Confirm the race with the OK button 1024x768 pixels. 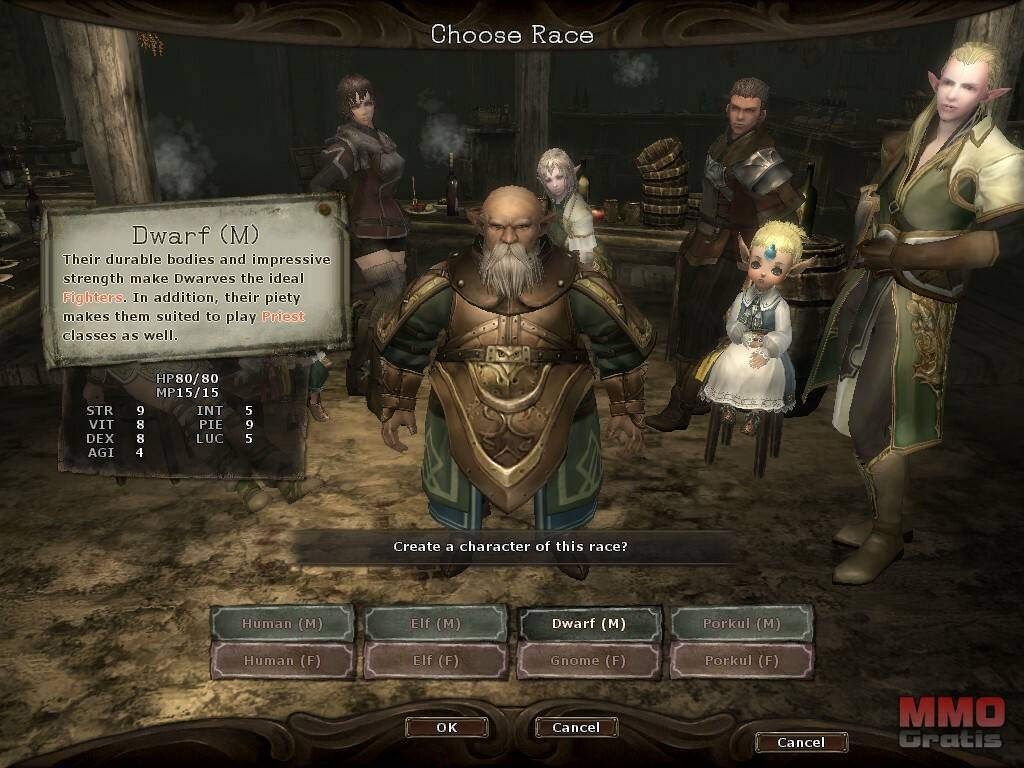pos(447,727)
